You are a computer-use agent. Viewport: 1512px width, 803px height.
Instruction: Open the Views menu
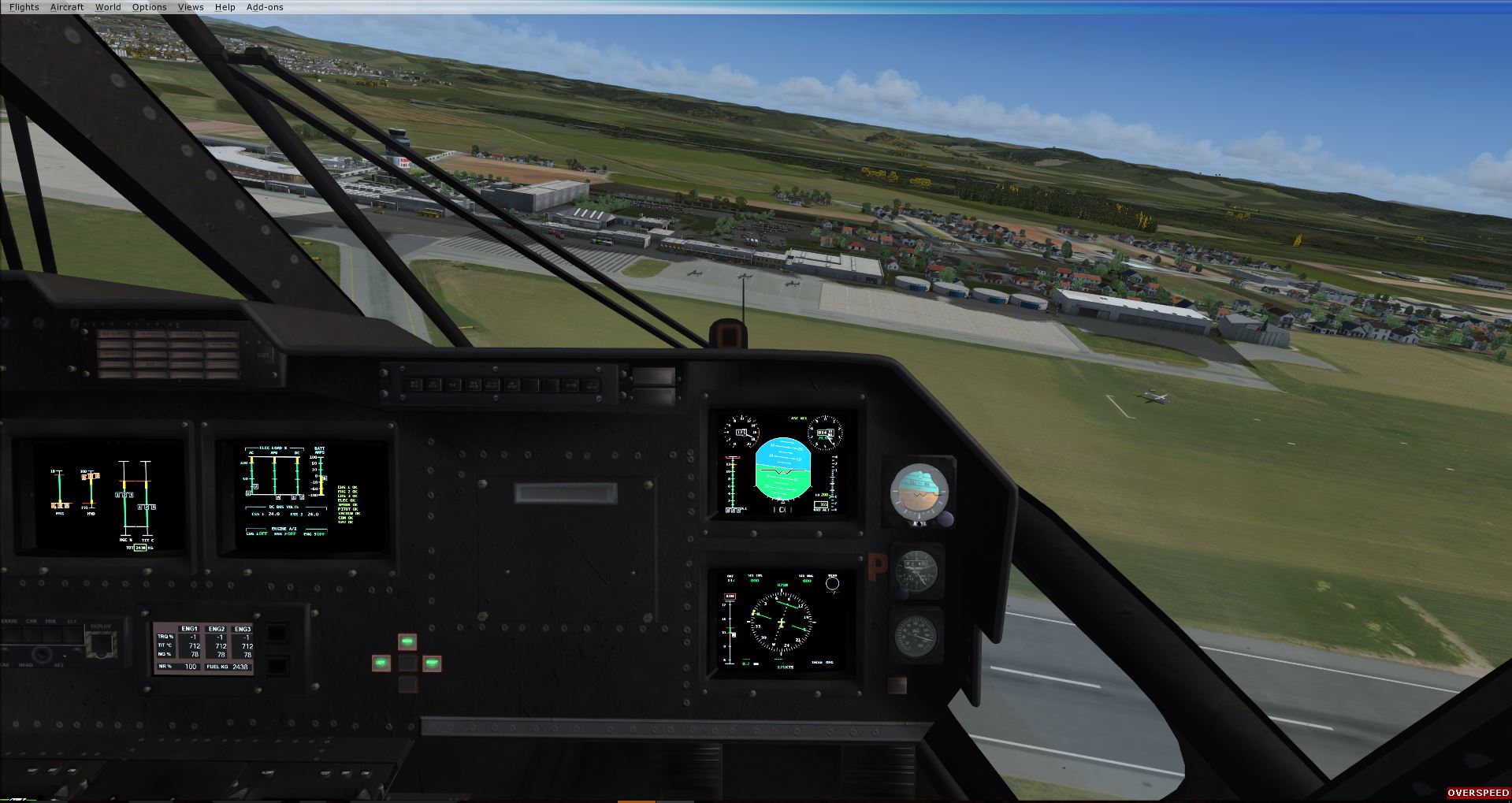[191, 7]
